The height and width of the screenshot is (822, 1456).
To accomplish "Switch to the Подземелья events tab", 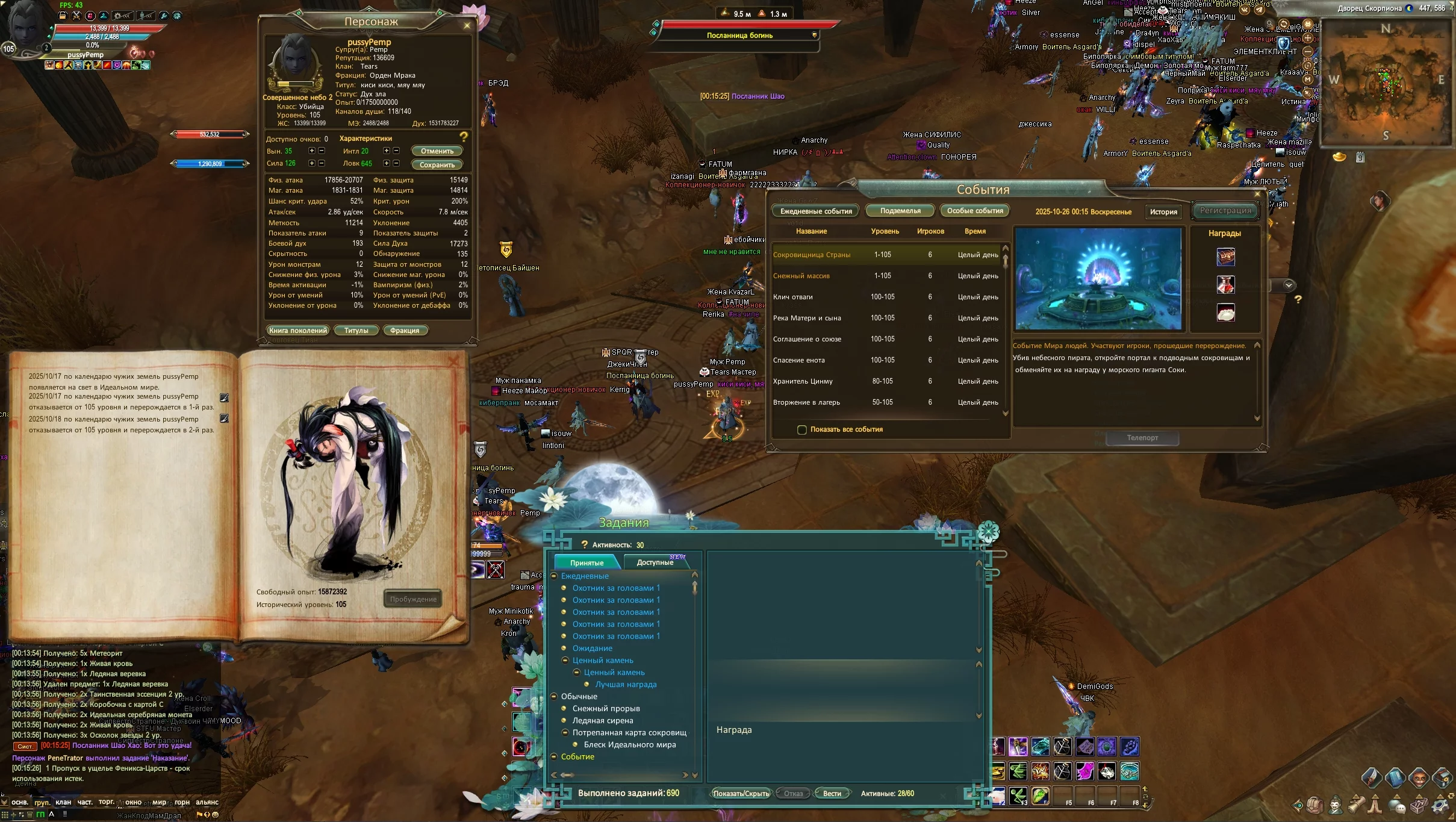I will pyautogui.click(x=900, y=211).
